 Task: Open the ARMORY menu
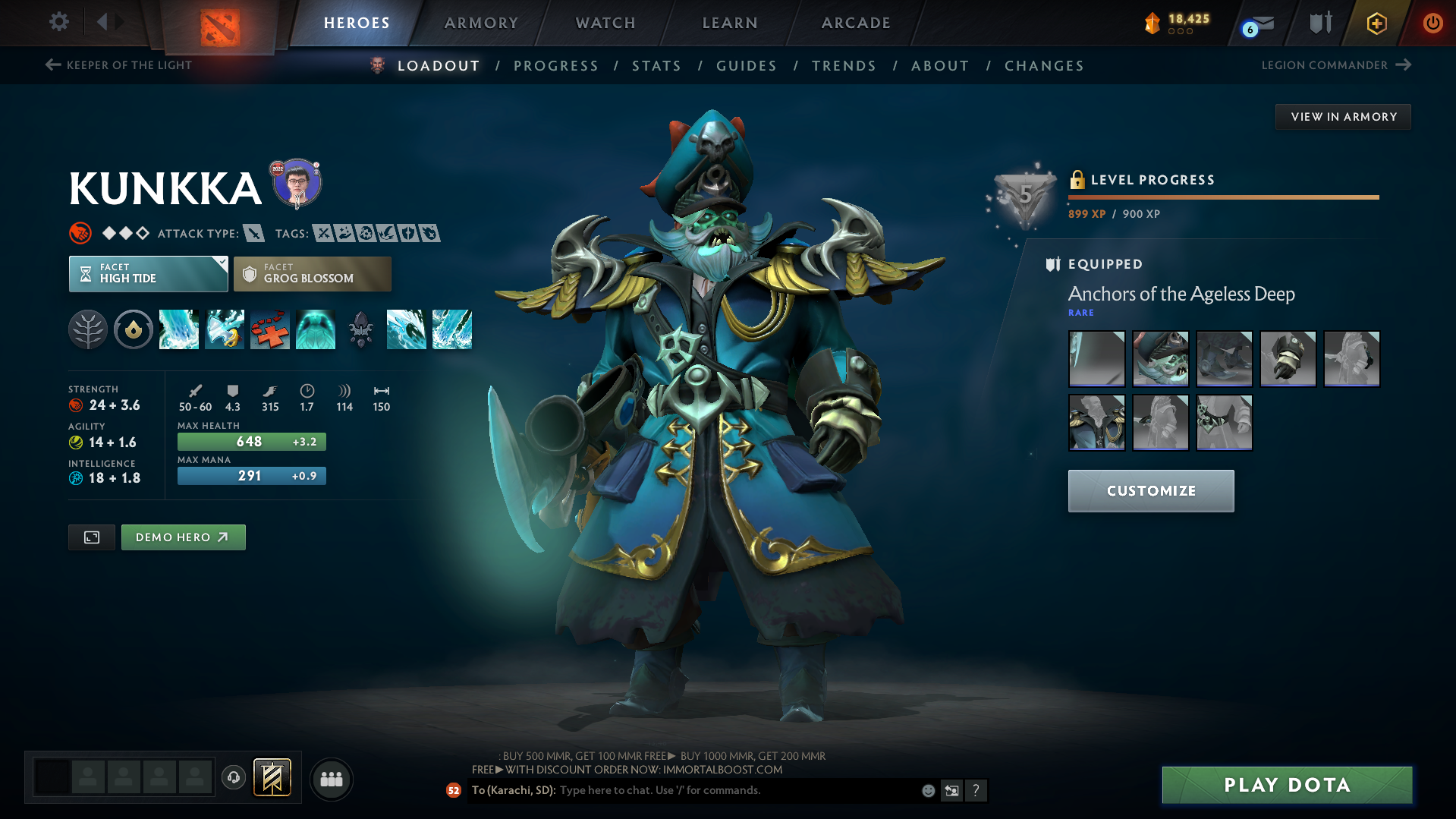(481, 23)
